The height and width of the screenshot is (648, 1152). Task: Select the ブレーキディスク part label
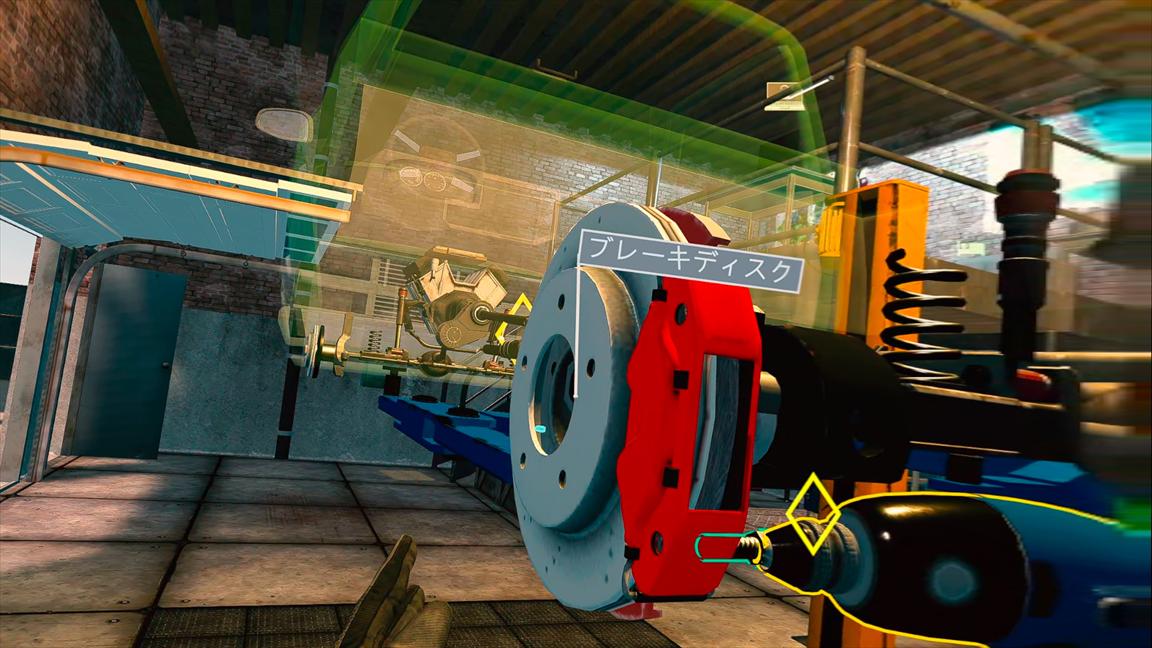(691, 270)
